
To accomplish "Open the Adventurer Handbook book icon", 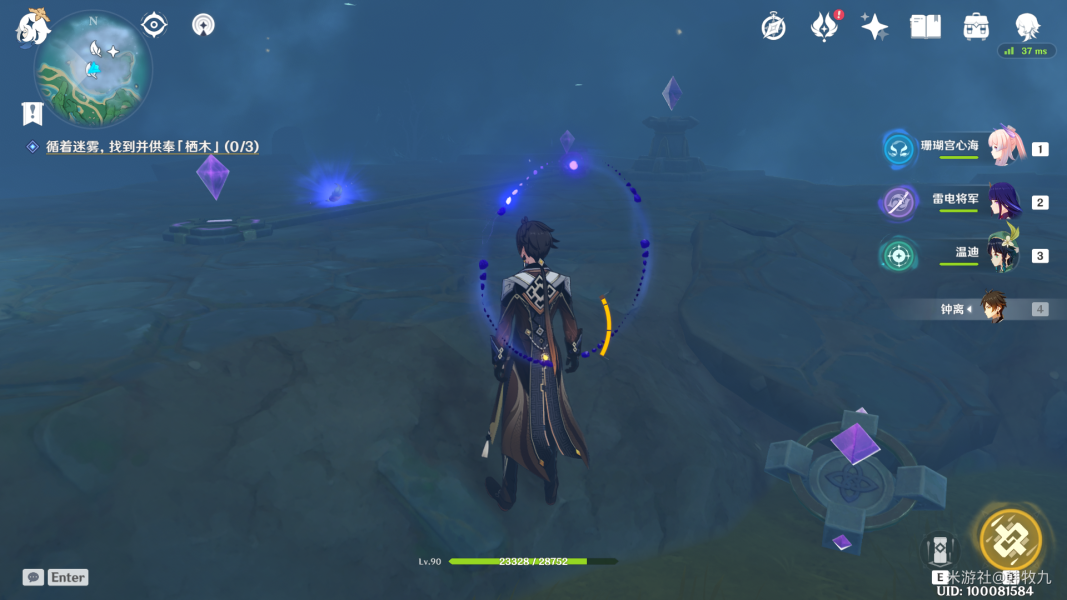I will click(925, 27).
